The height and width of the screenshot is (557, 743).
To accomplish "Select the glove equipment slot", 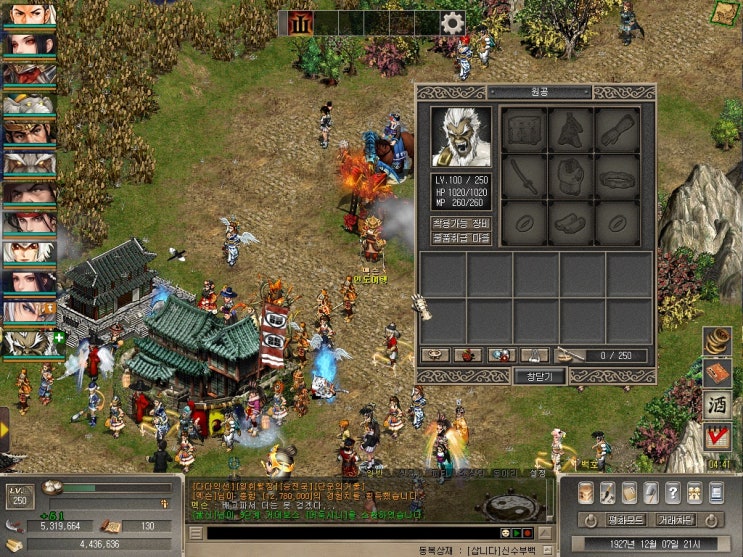I will pyautogui.click(x=617, y=129).
